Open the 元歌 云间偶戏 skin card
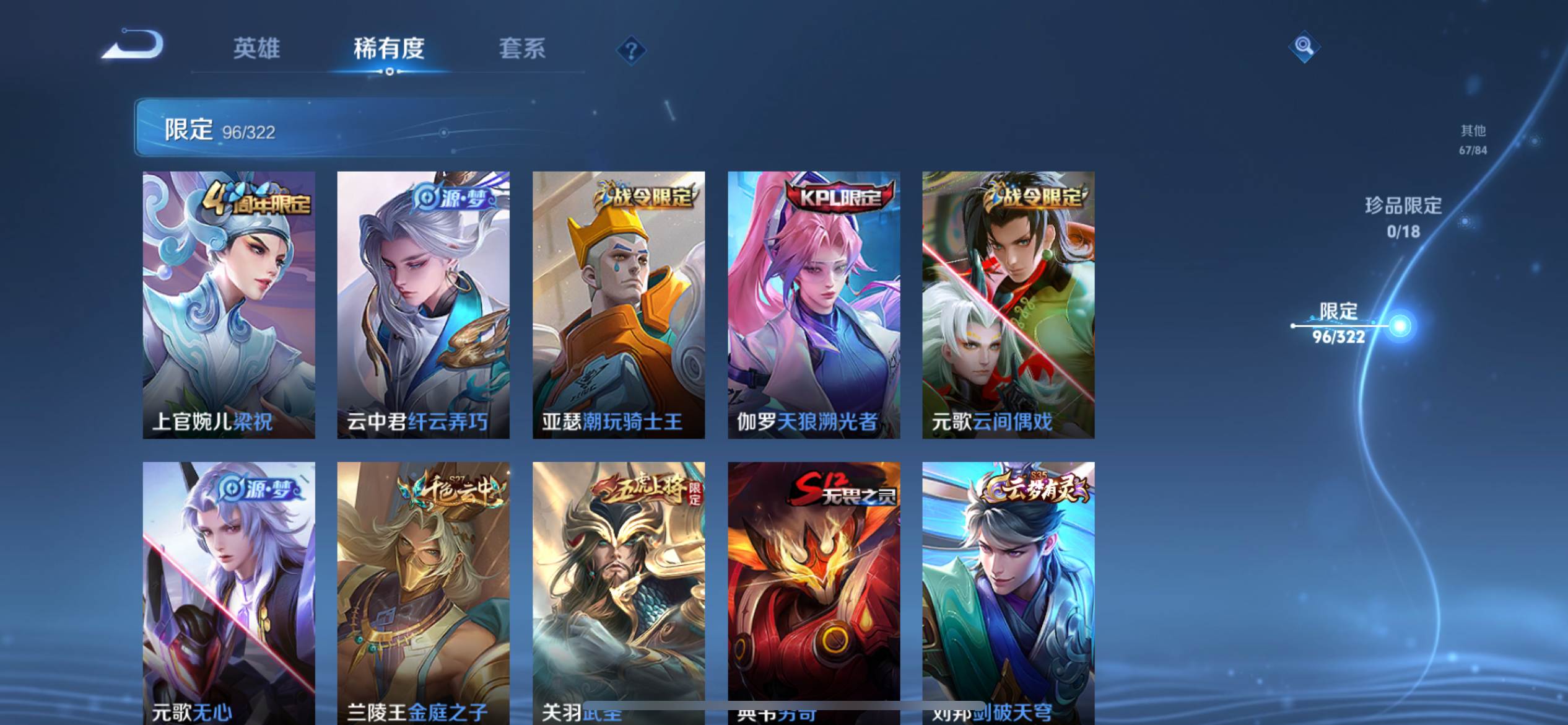This screenshot has height=725, width=1568. click(1008, 304)
